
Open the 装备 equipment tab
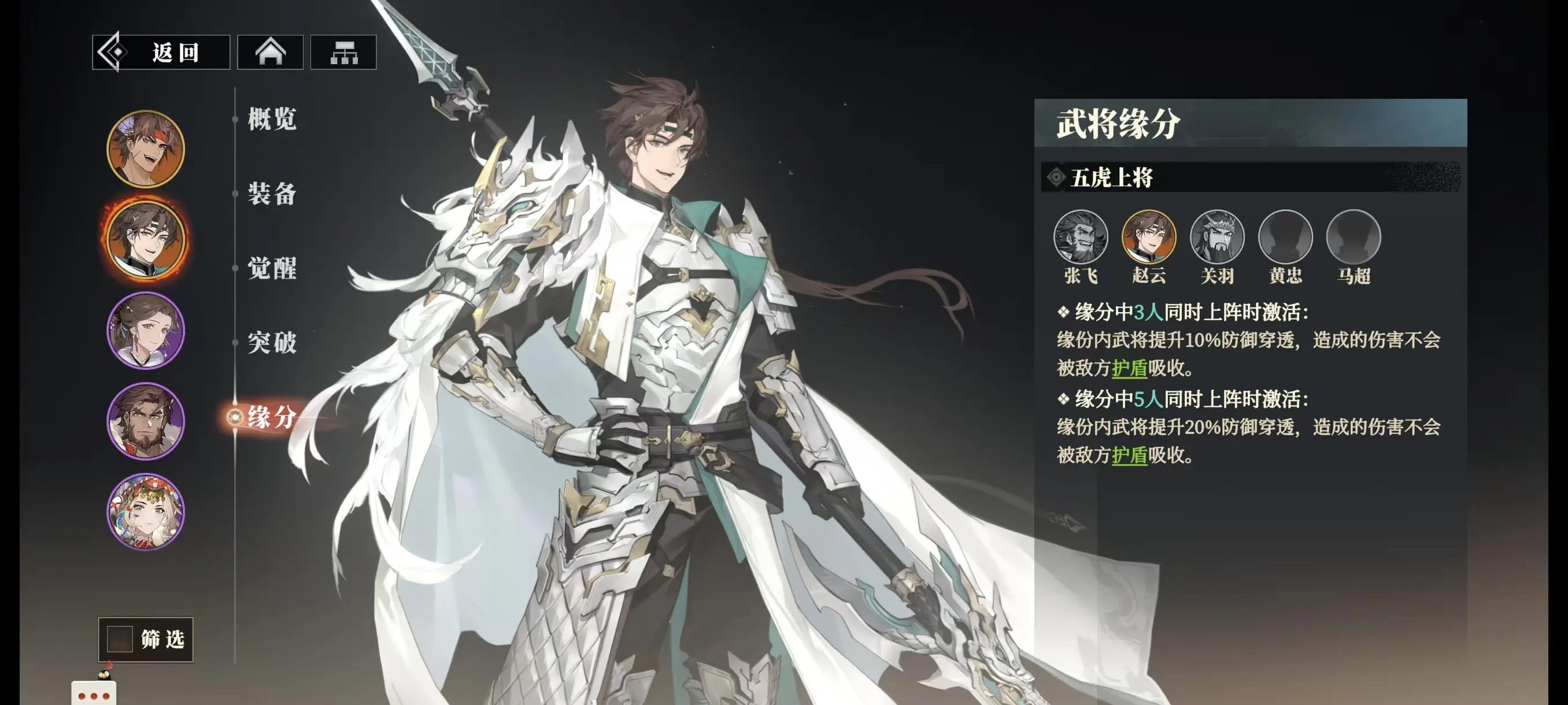[272, 194]
